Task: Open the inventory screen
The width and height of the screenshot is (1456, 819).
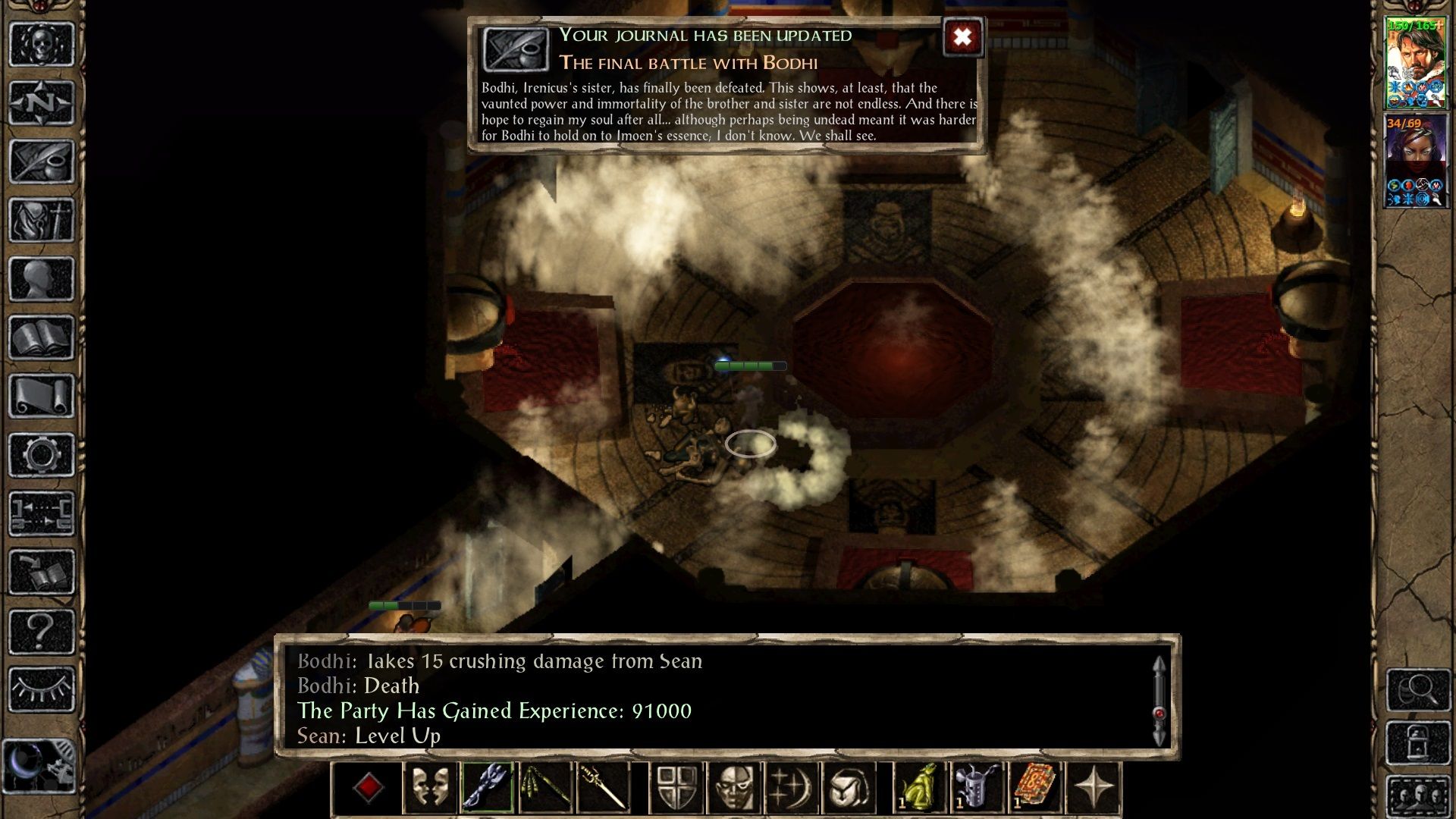Action: coord(42,220)
